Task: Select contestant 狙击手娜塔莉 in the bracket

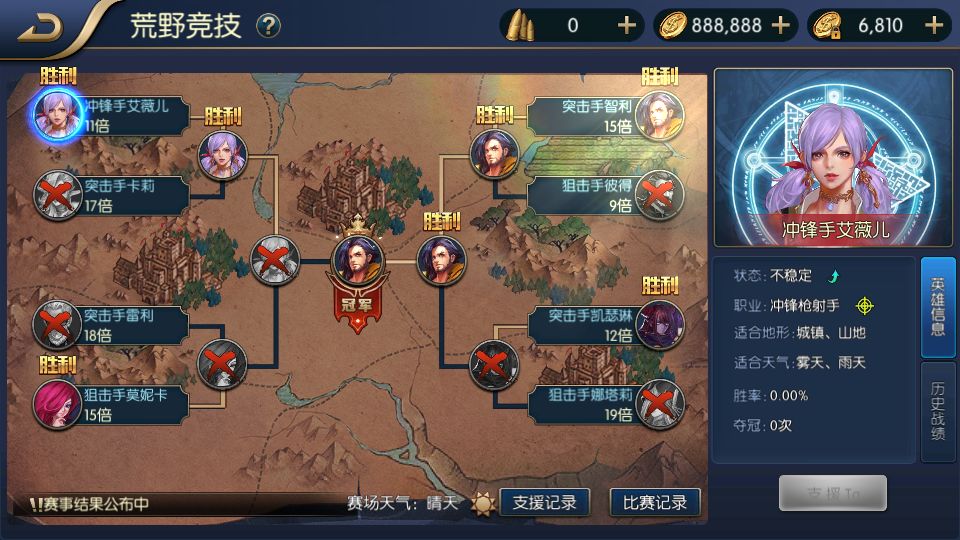Action: [656, 403]
